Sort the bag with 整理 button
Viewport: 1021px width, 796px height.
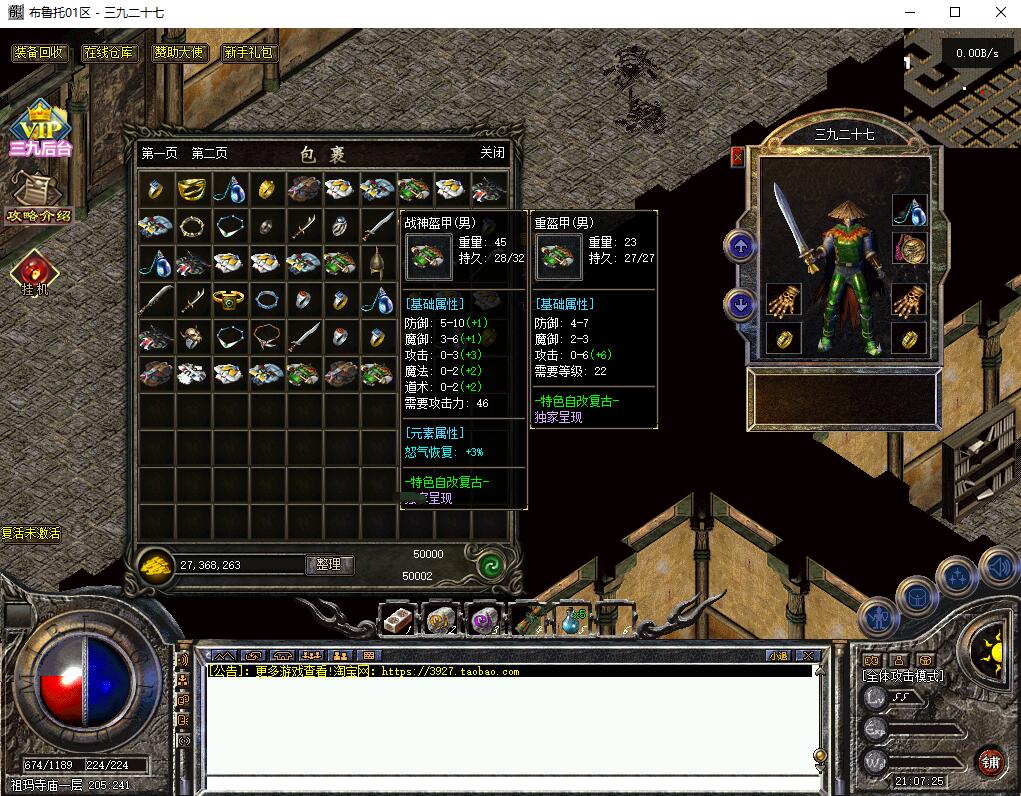pos(329,564)
